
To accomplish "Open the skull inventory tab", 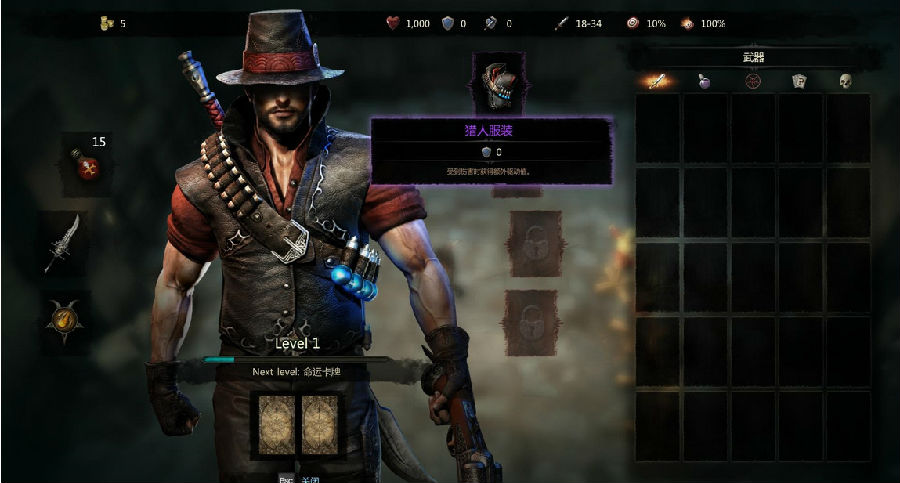I will [x=845, y=81].
